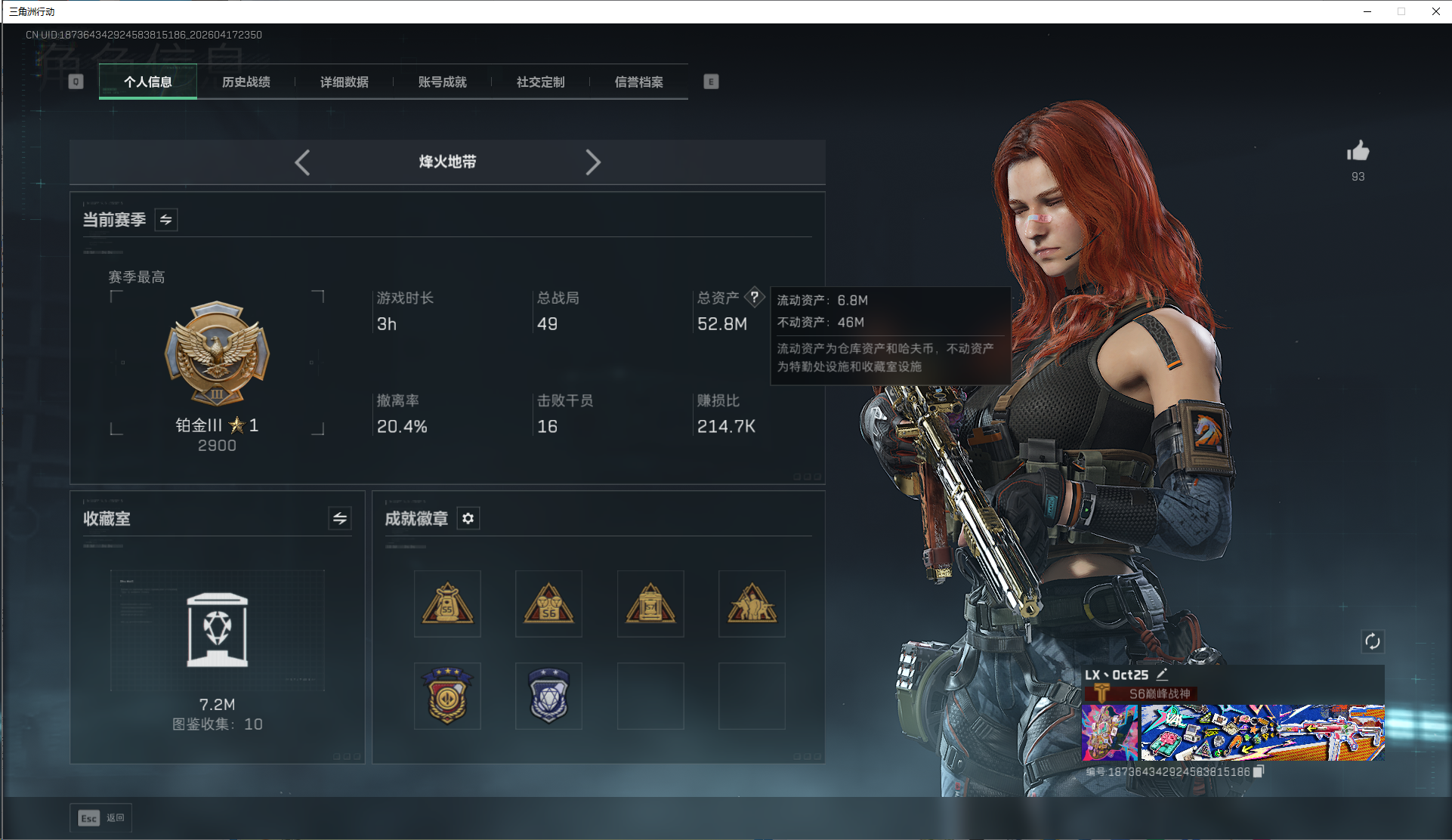Viewport: 1452px width, 840px height.
Task: Select the S6 triangle achievement badge
Action: [x=548, y=604]
